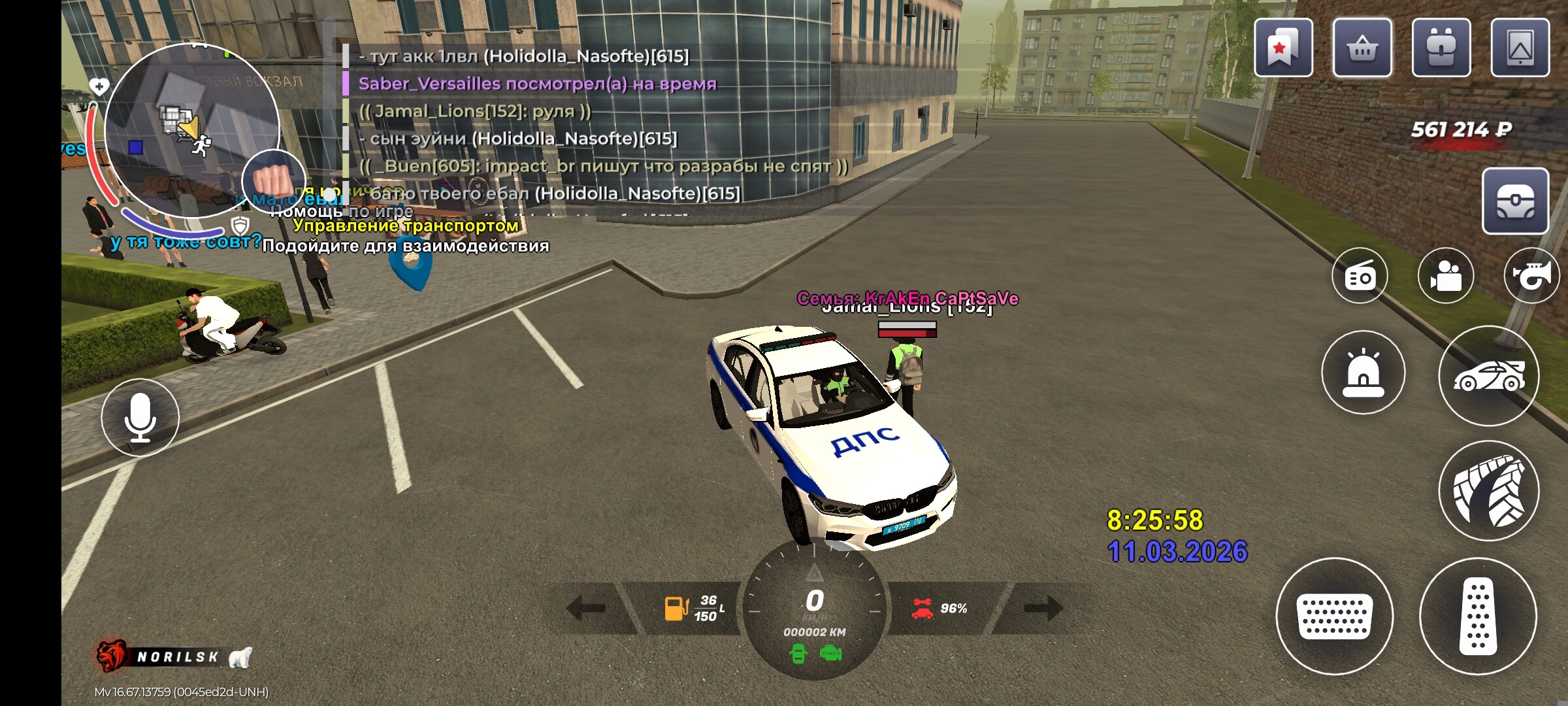Open the sports car menu button
The height and width of the screenshot is (706, 1568).
pos(1489,376)
